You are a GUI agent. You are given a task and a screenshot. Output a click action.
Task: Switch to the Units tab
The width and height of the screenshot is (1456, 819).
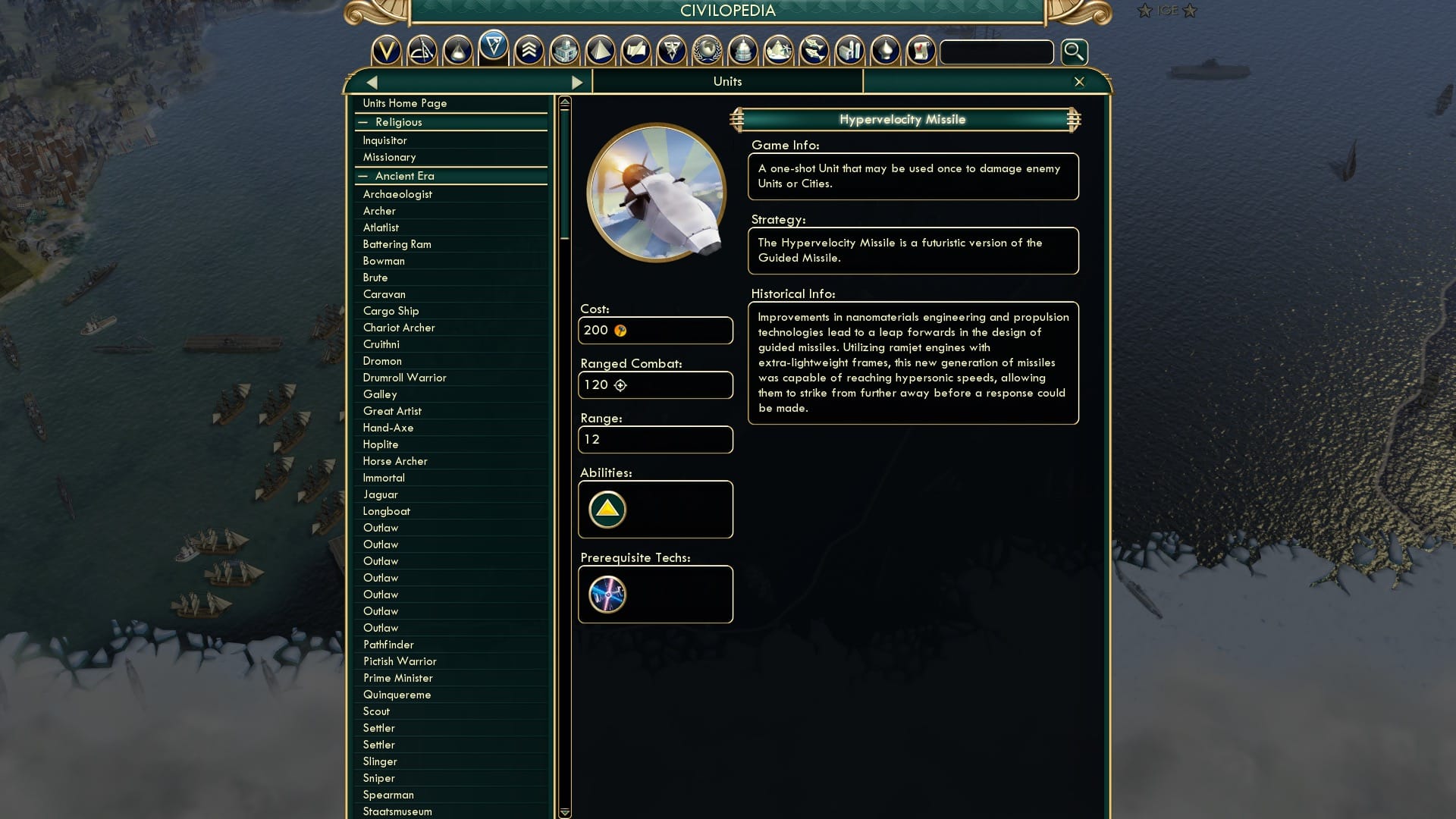click(x=726, y=81)
